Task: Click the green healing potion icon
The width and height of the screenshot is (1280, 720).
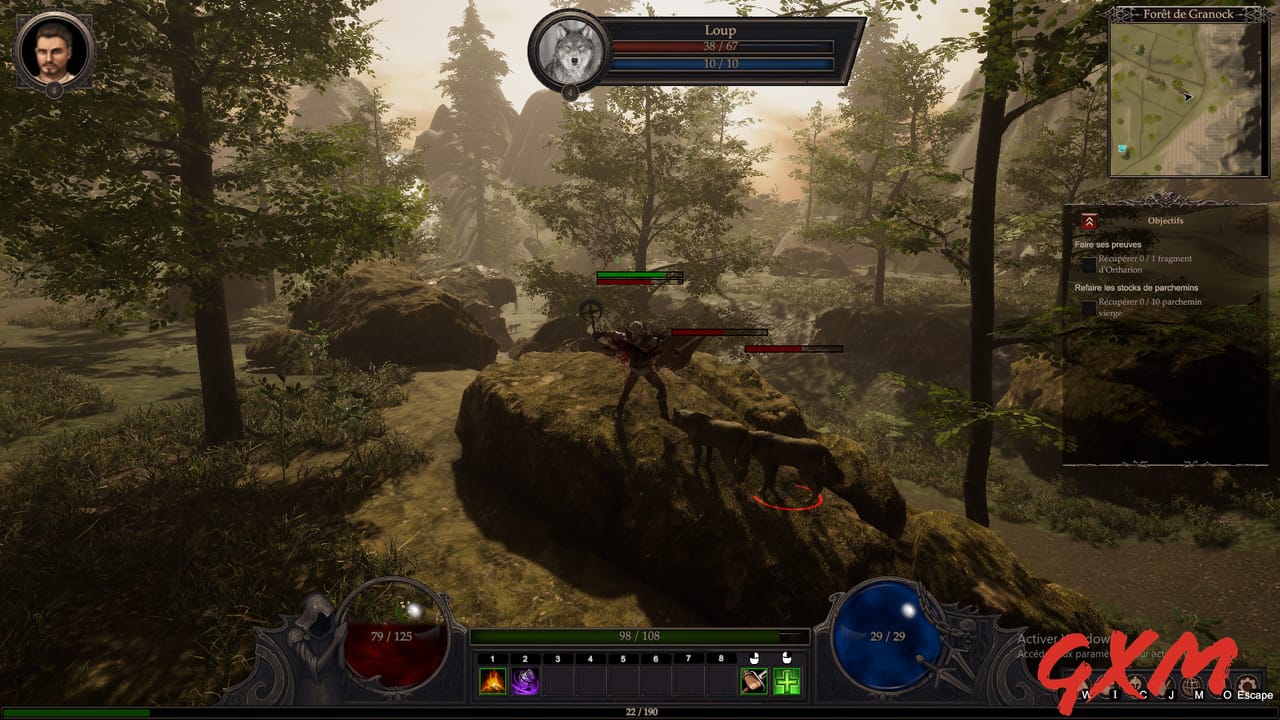Action: (x=789, y=683)
